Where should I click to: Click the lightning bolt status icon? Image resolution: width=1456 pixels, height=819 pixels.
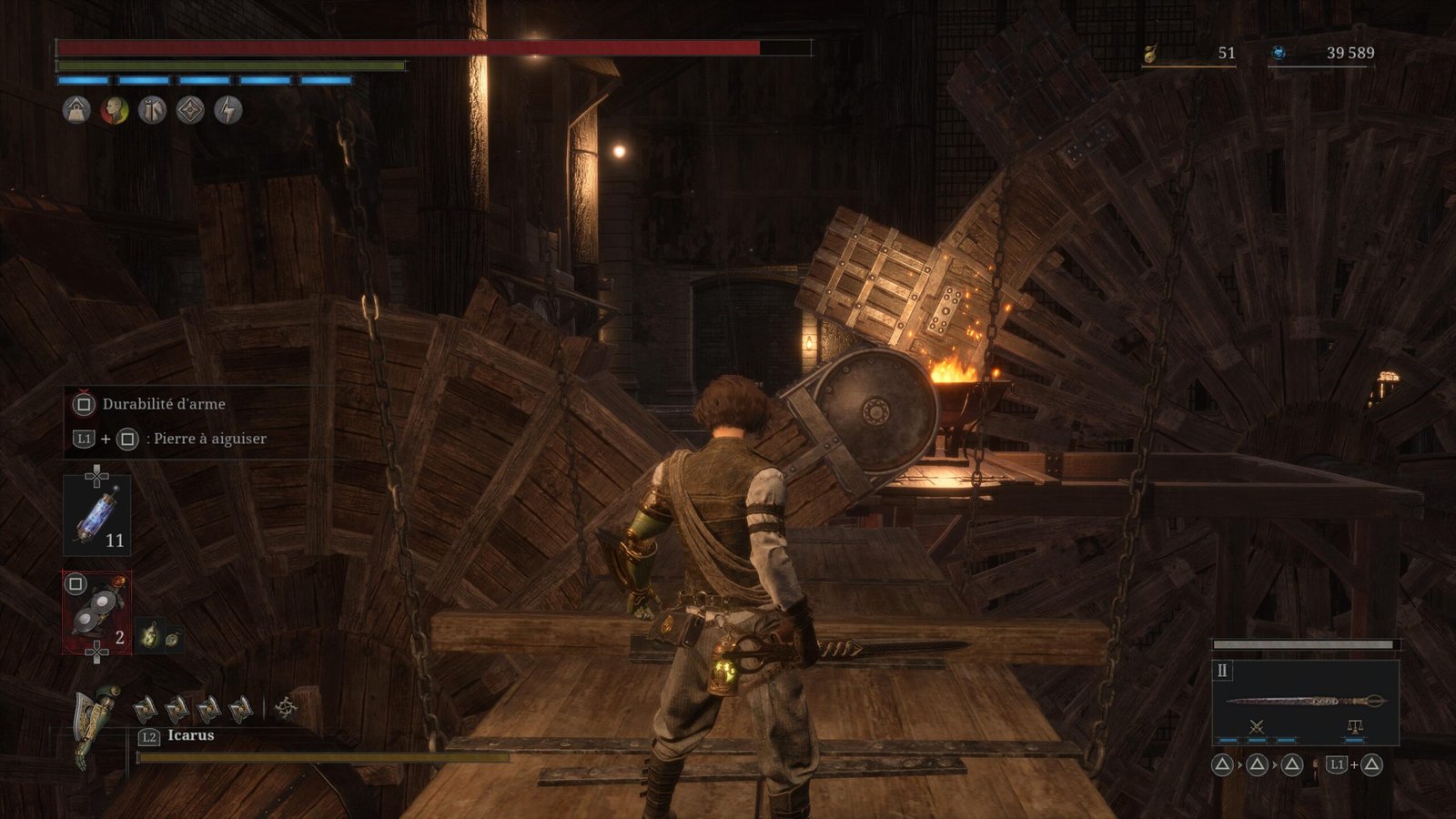227,111
